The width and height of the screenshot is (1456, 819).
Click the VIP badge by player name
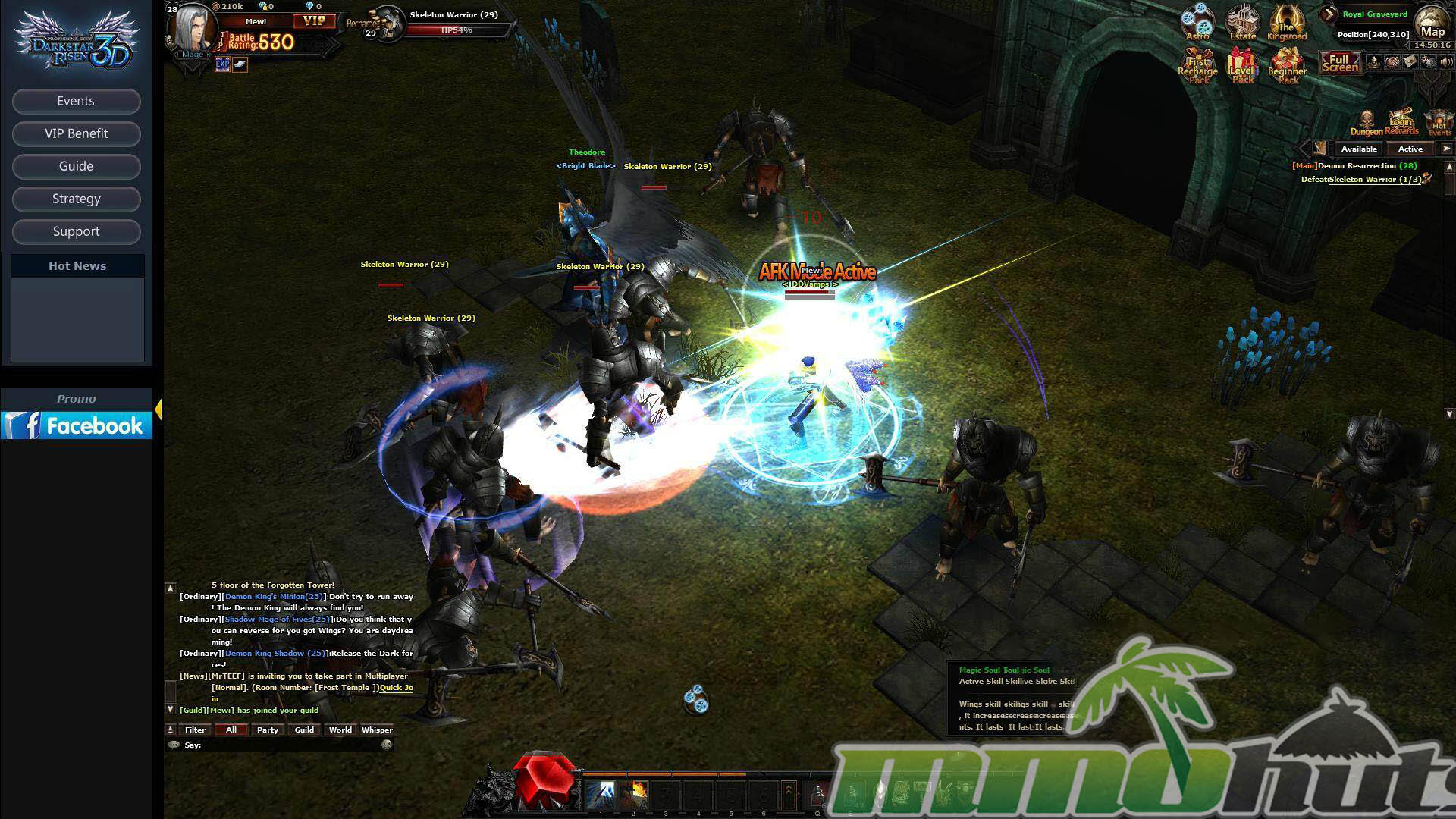pyautogui.click(x=314, y=21)
